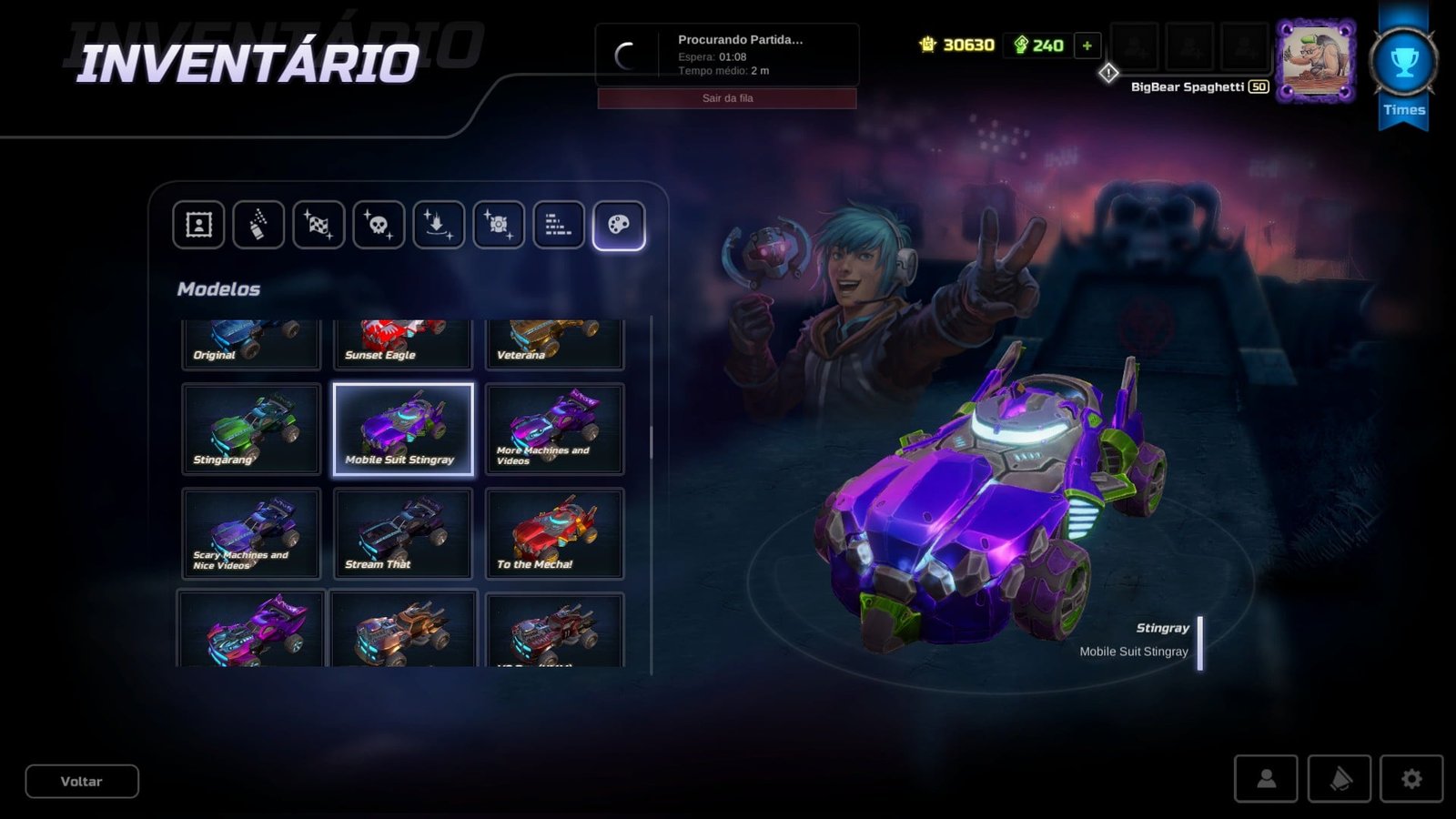Leave the matchmaking queue with Sair da fila
Screen dimensions: 1456x819
[726, 98]
